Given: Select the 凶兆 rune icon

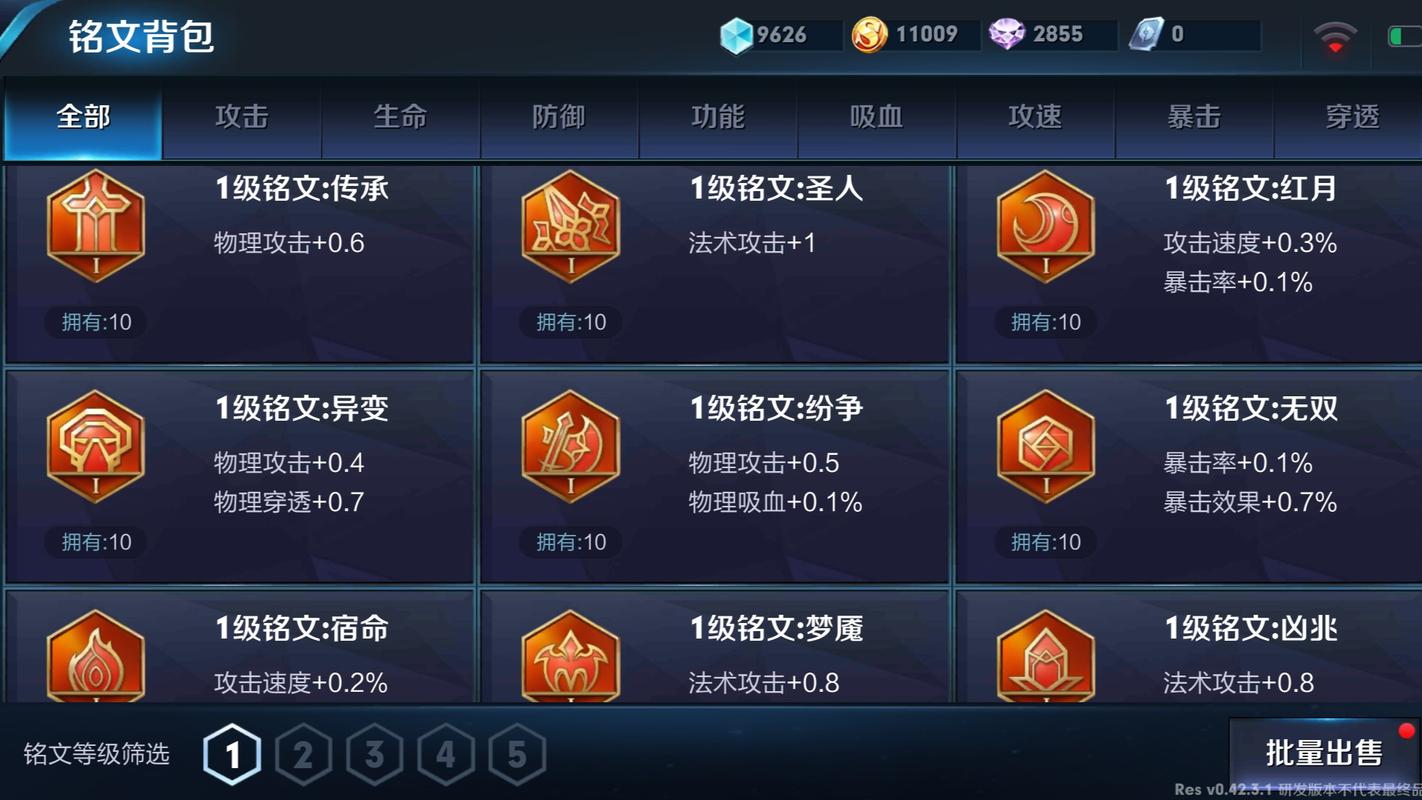Looking at the screenshot, I should [1045, 660].
